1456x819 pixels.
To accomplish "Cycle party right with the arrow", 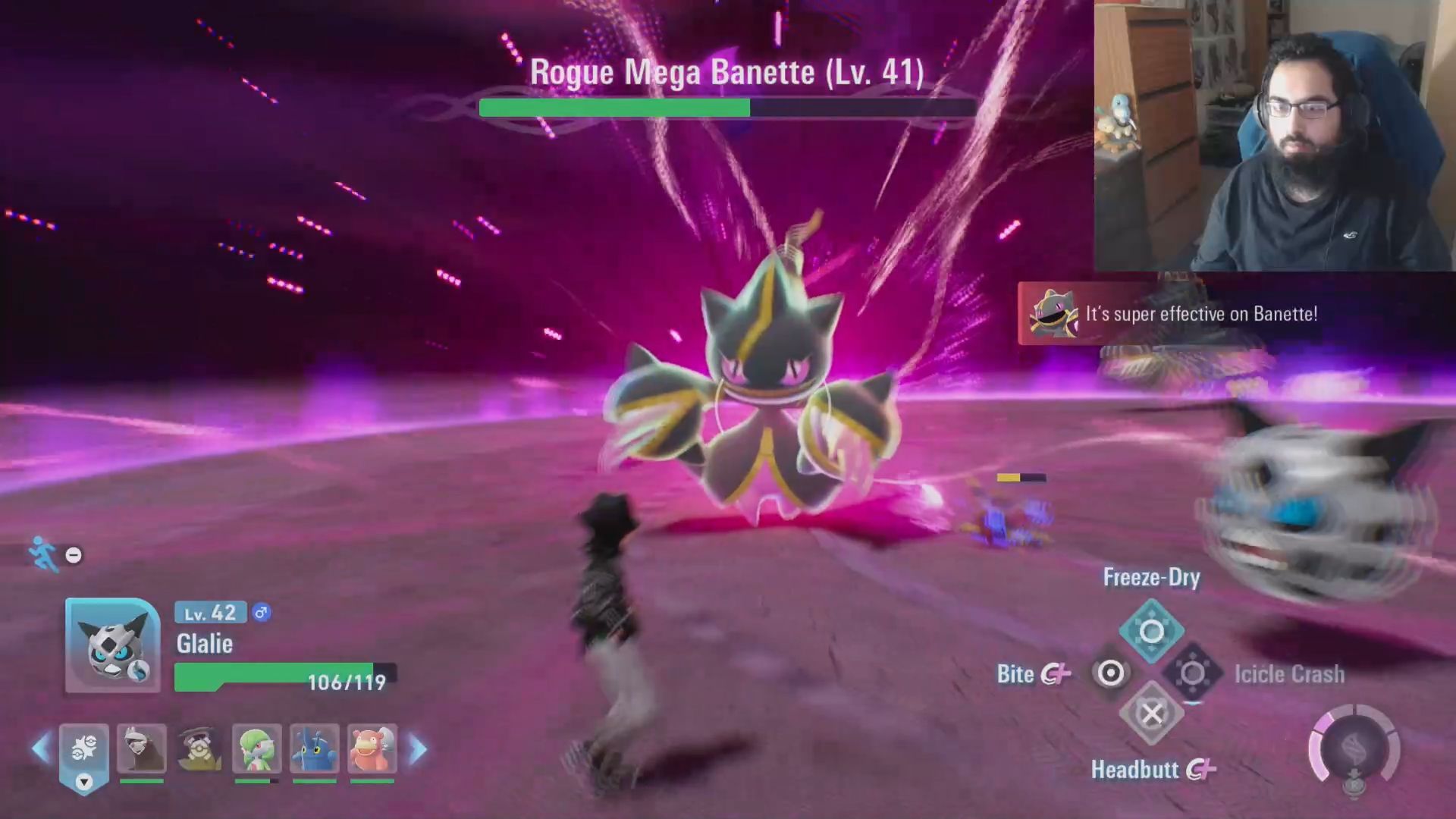I will click(x=418, y=749).
